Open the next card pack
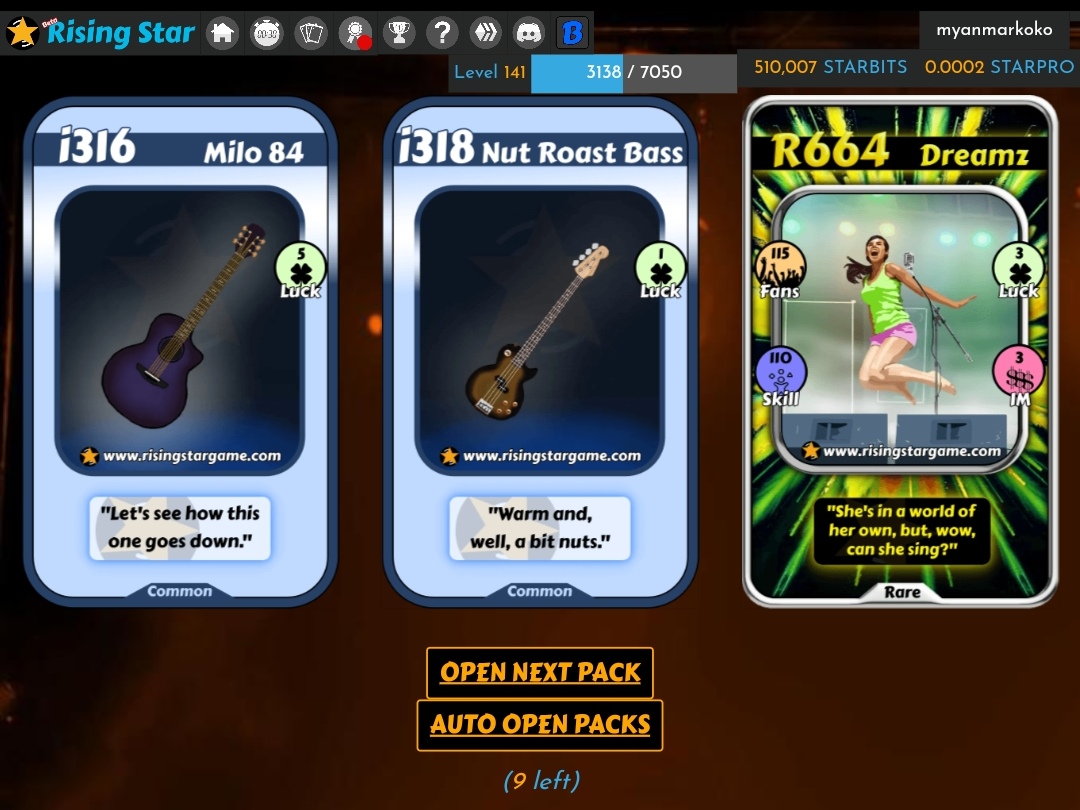Image resolution: width=1080 pixels, height=810 pixels. (540, 673)
